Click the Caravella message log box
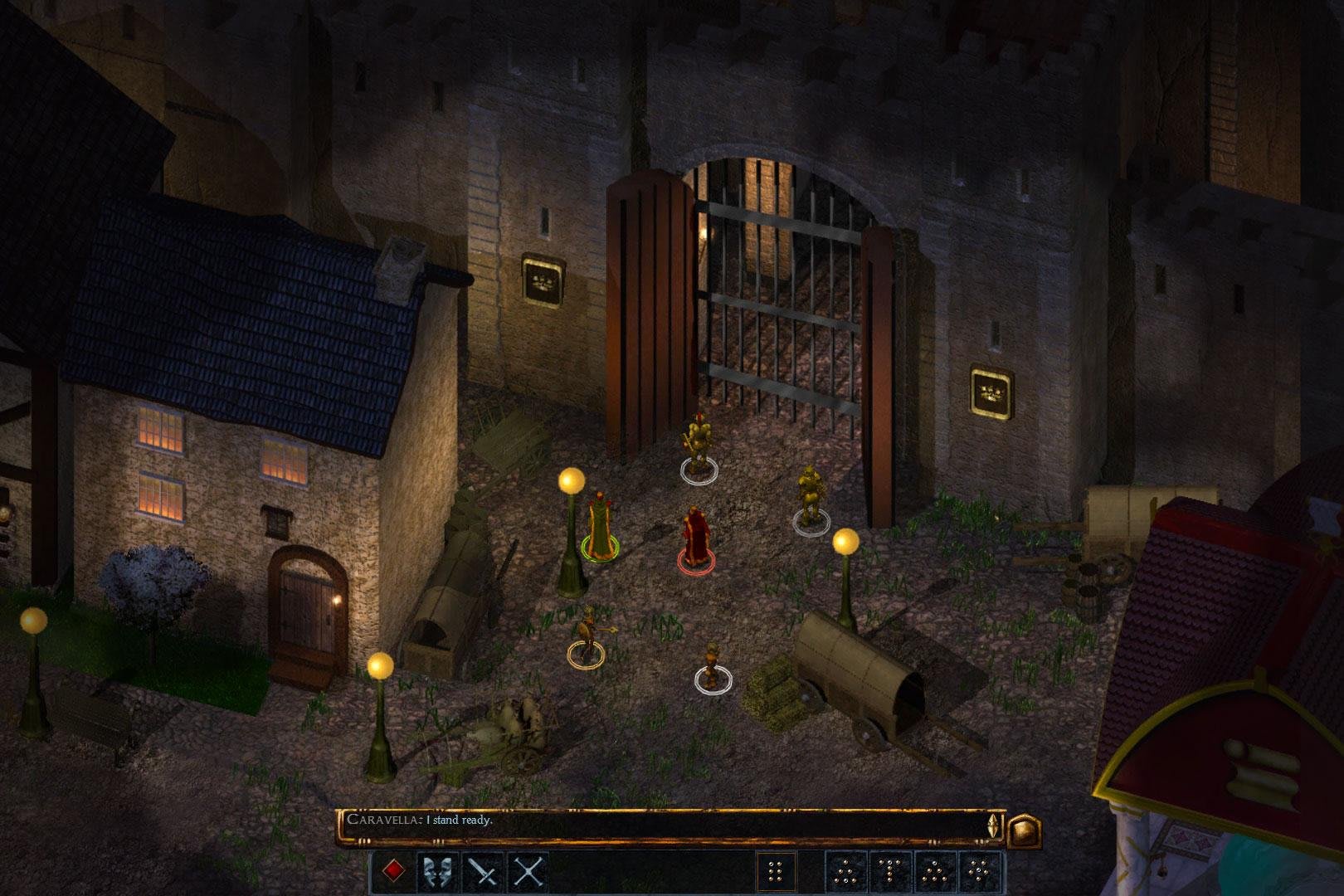Viewport: 1344px width, 896px height. tap(664, 826)
